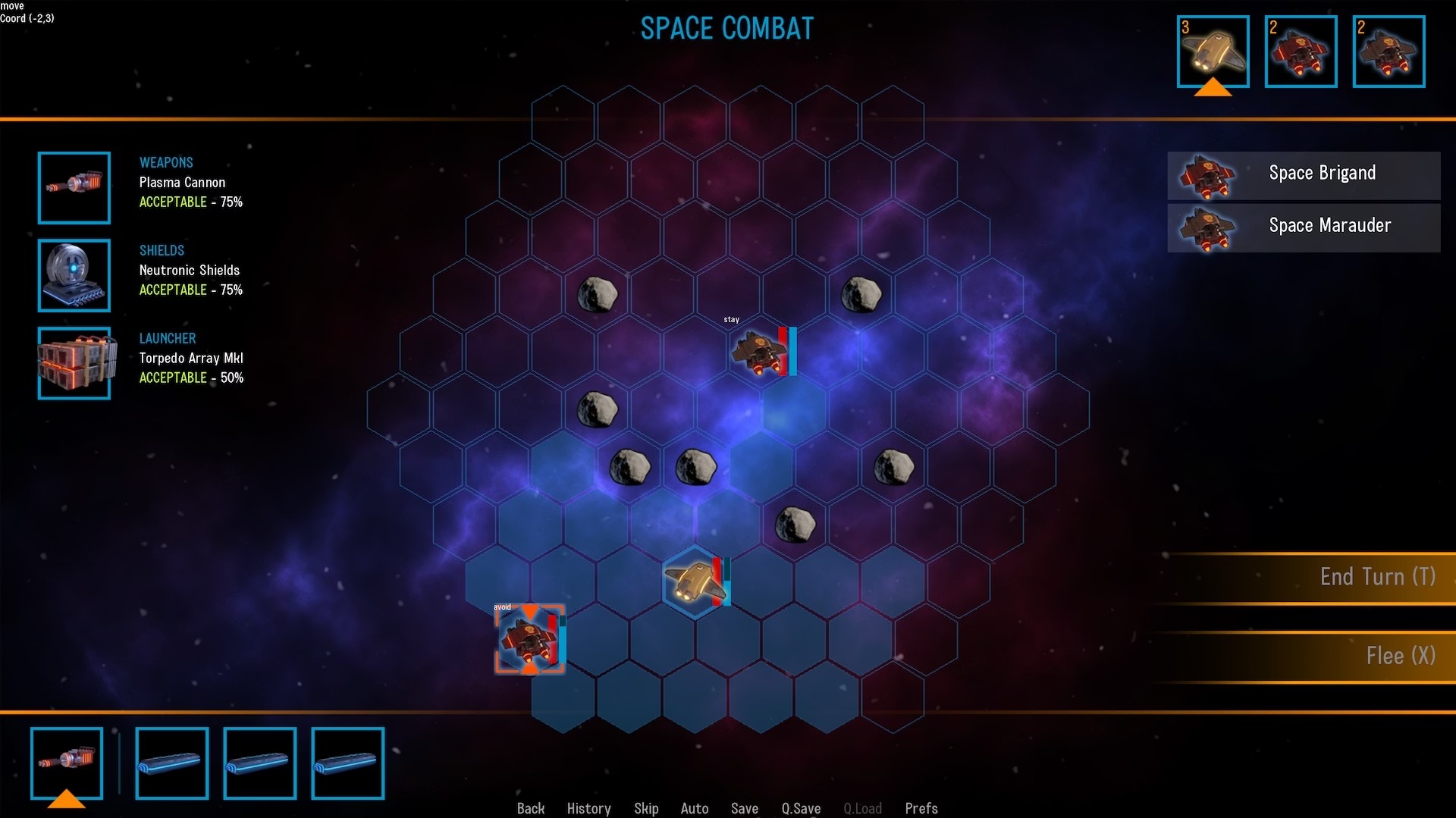Activate Skip in the bottom menu
Image resolution: width=1456 pixels, height=818 pixels.
(646, 808)
